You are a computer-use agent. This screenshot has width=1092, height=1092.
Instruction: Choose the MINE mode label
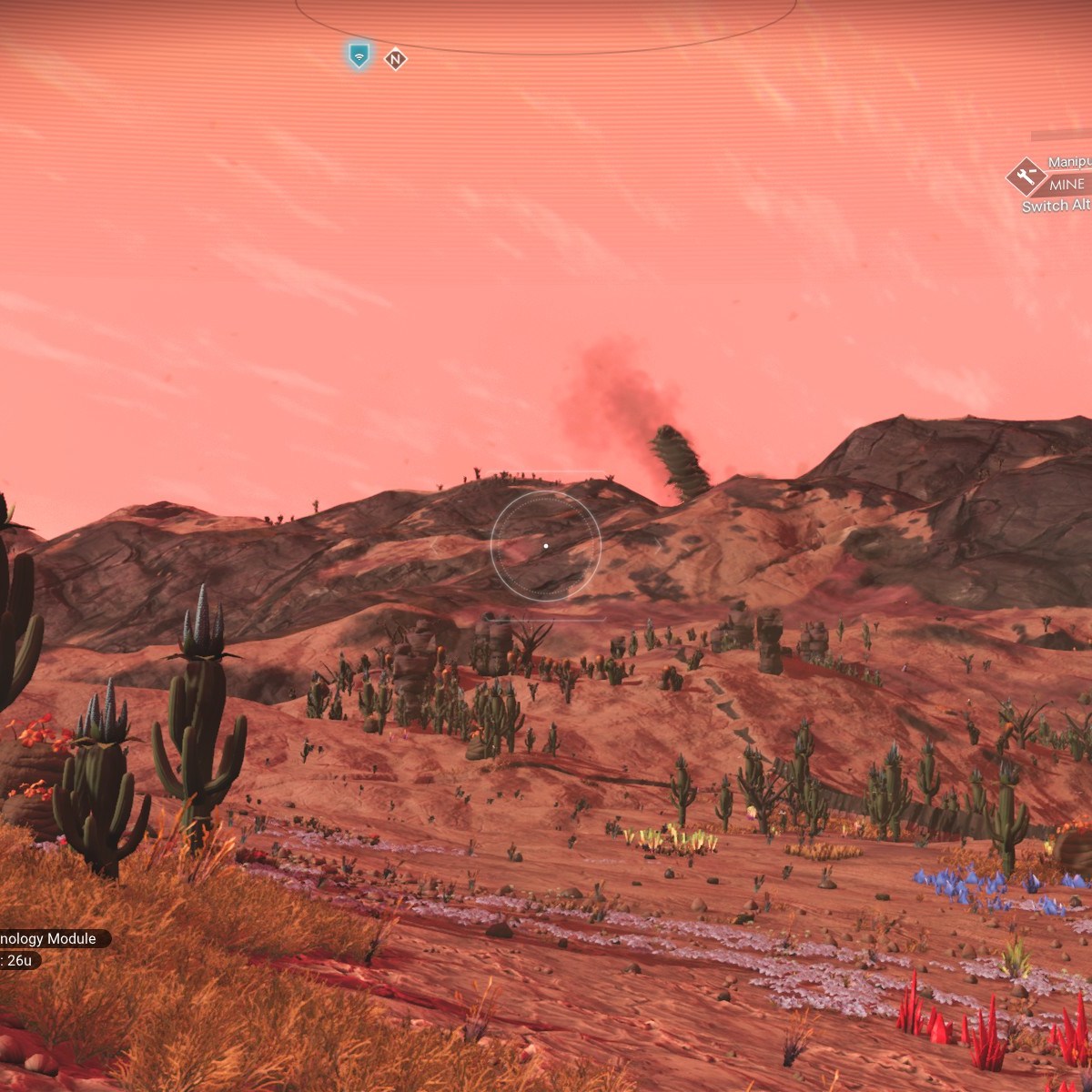click(1068, 184)
